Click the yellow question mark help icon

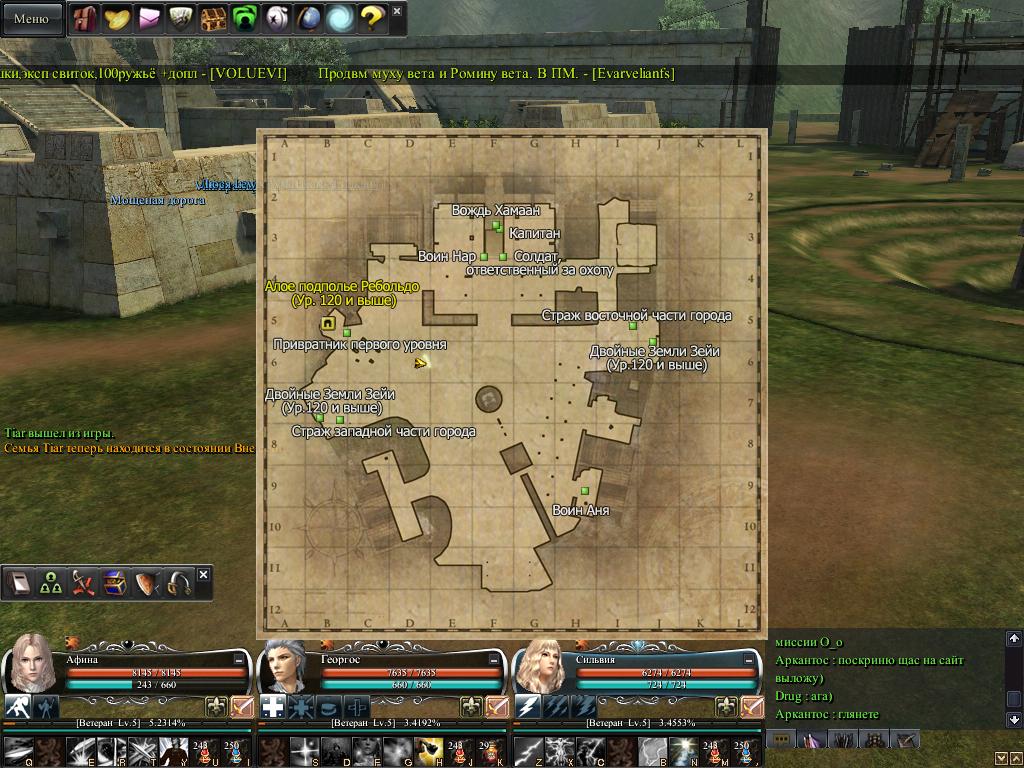pos(372,18)
